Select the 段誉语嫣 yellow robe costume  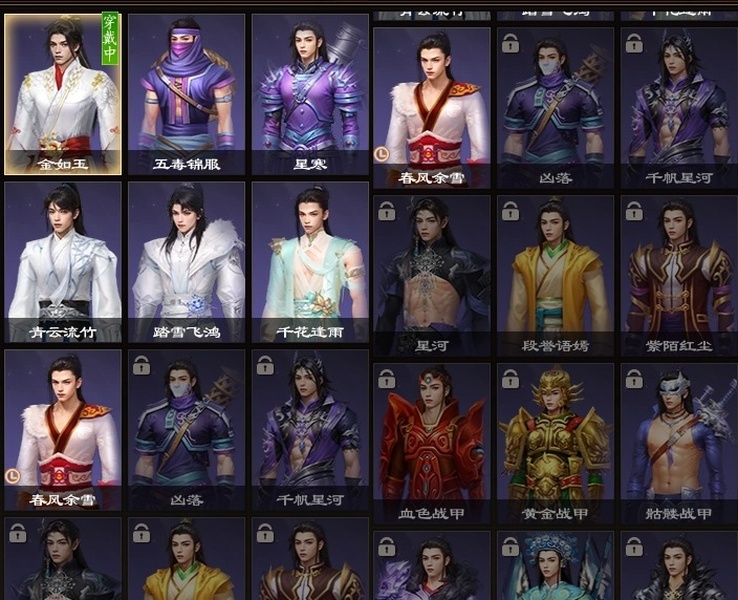[x=555, y=275]
